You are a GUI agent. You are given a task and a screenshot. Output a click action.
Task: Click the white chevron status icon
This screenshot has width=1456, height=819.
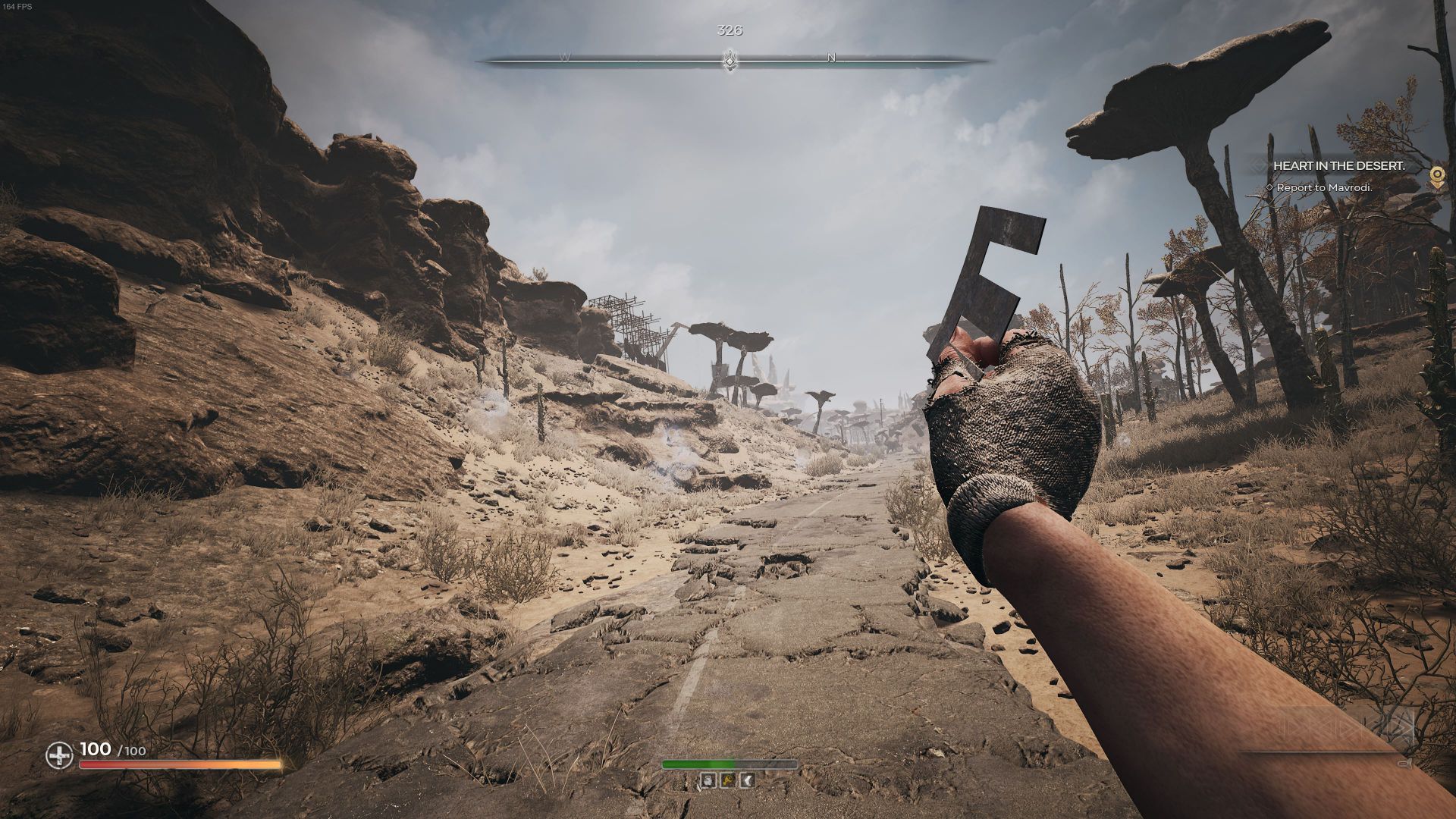point(746,780)
